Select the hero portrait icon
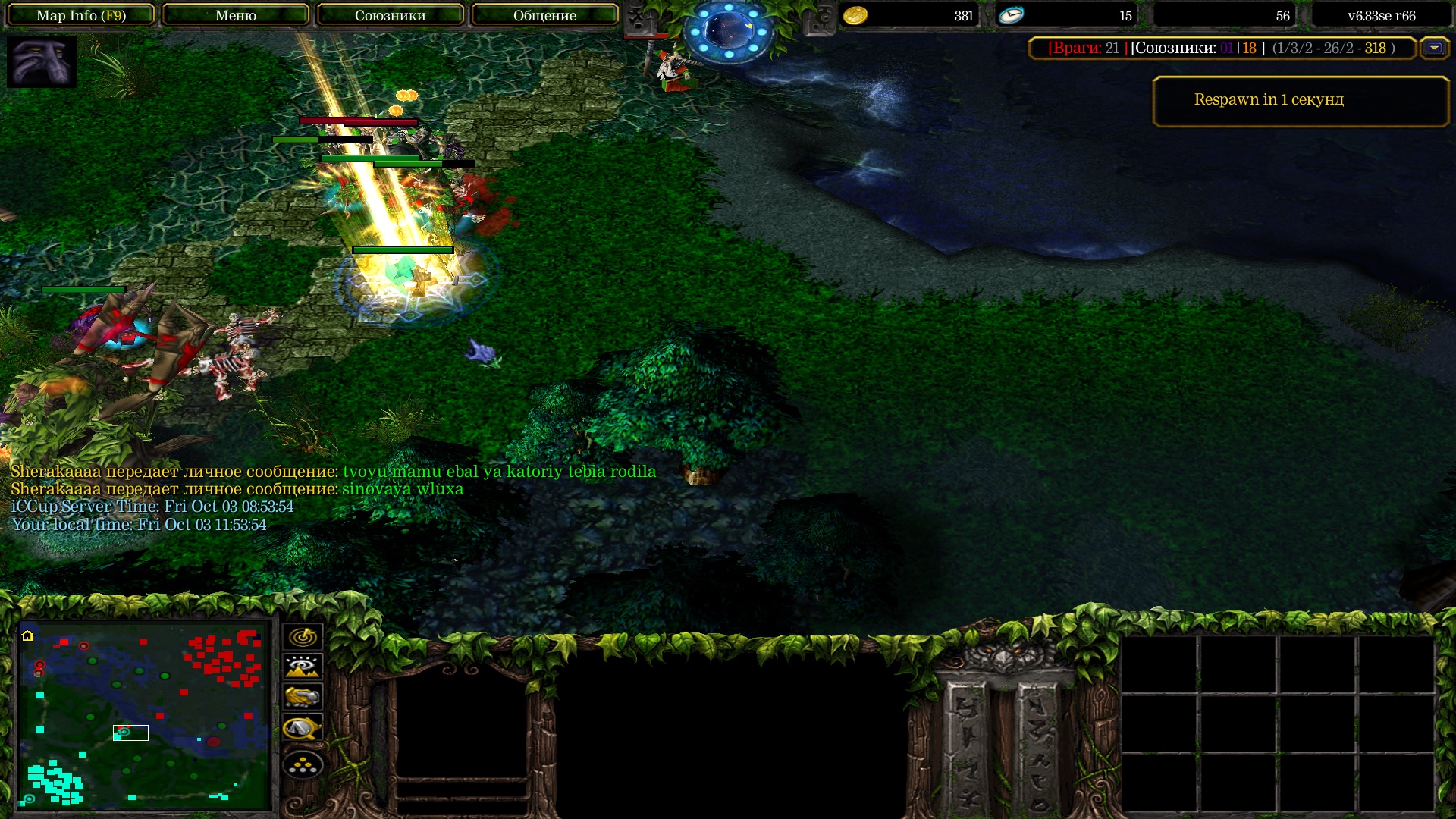 (42, 62)
